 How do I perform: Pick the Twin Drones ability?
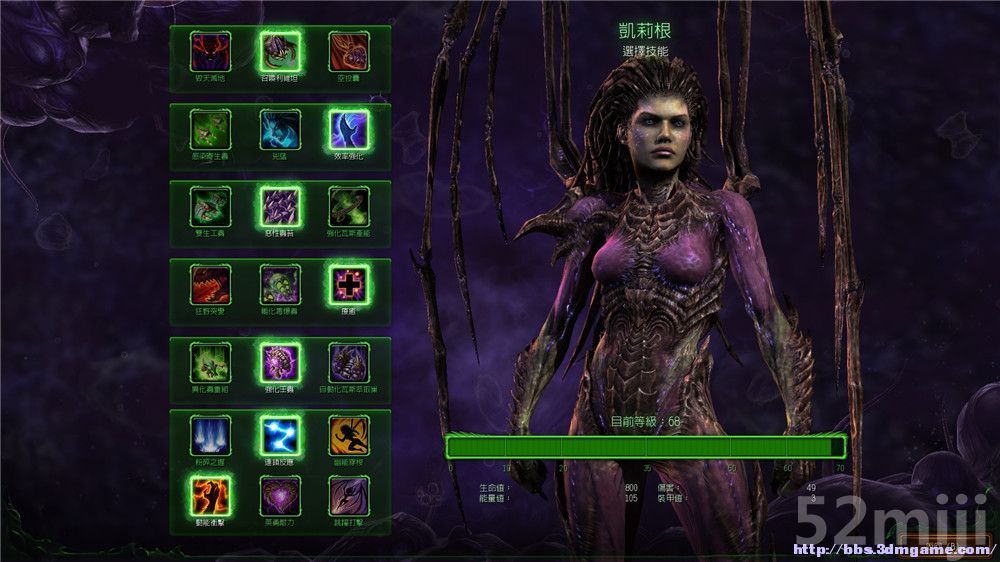click(x=210, y=206)
